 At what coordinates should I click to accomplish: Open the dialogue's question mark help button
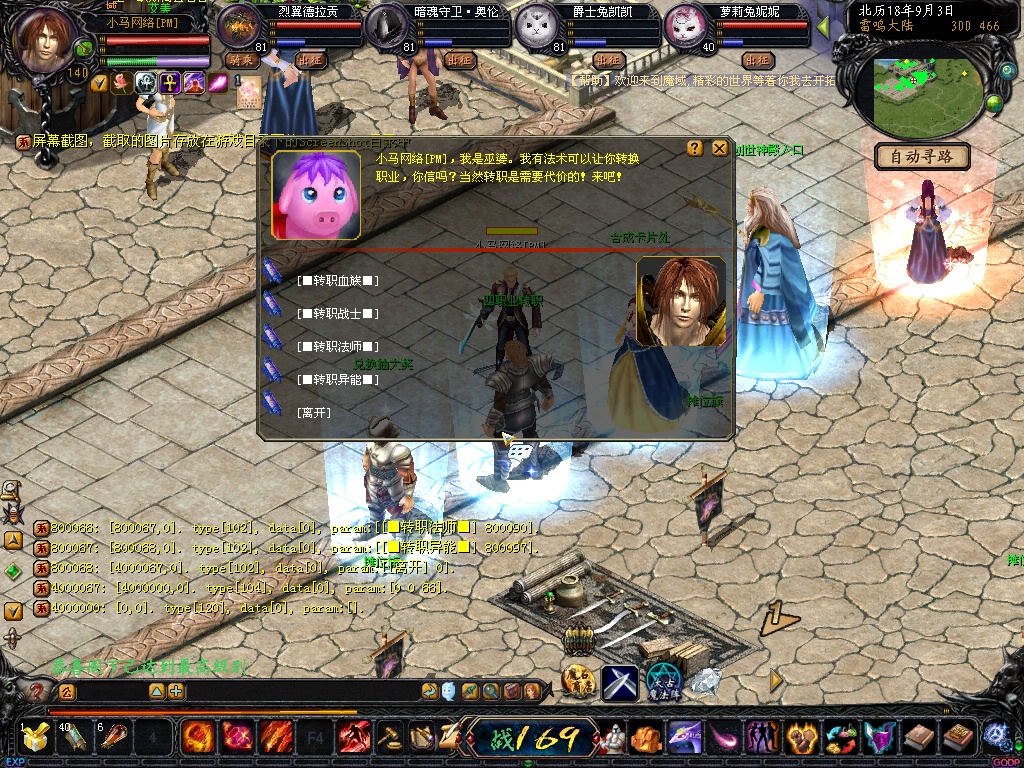695,148
